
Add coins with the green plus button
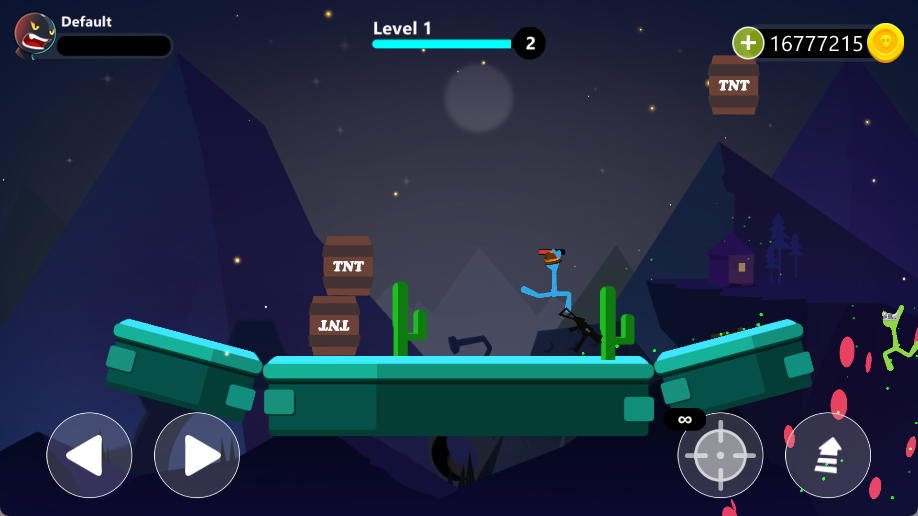coord(748,43)
